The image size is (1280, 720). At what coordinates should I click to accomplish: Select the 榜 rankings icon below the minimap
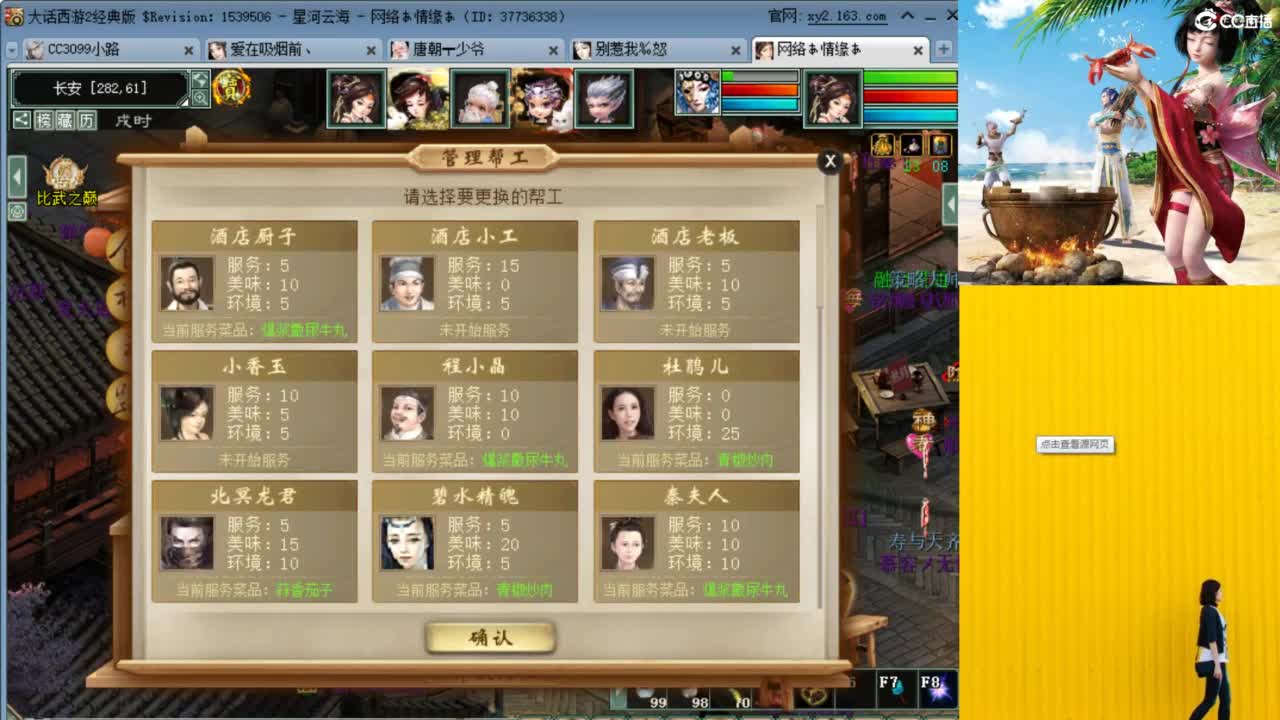(x=45, y=120)
